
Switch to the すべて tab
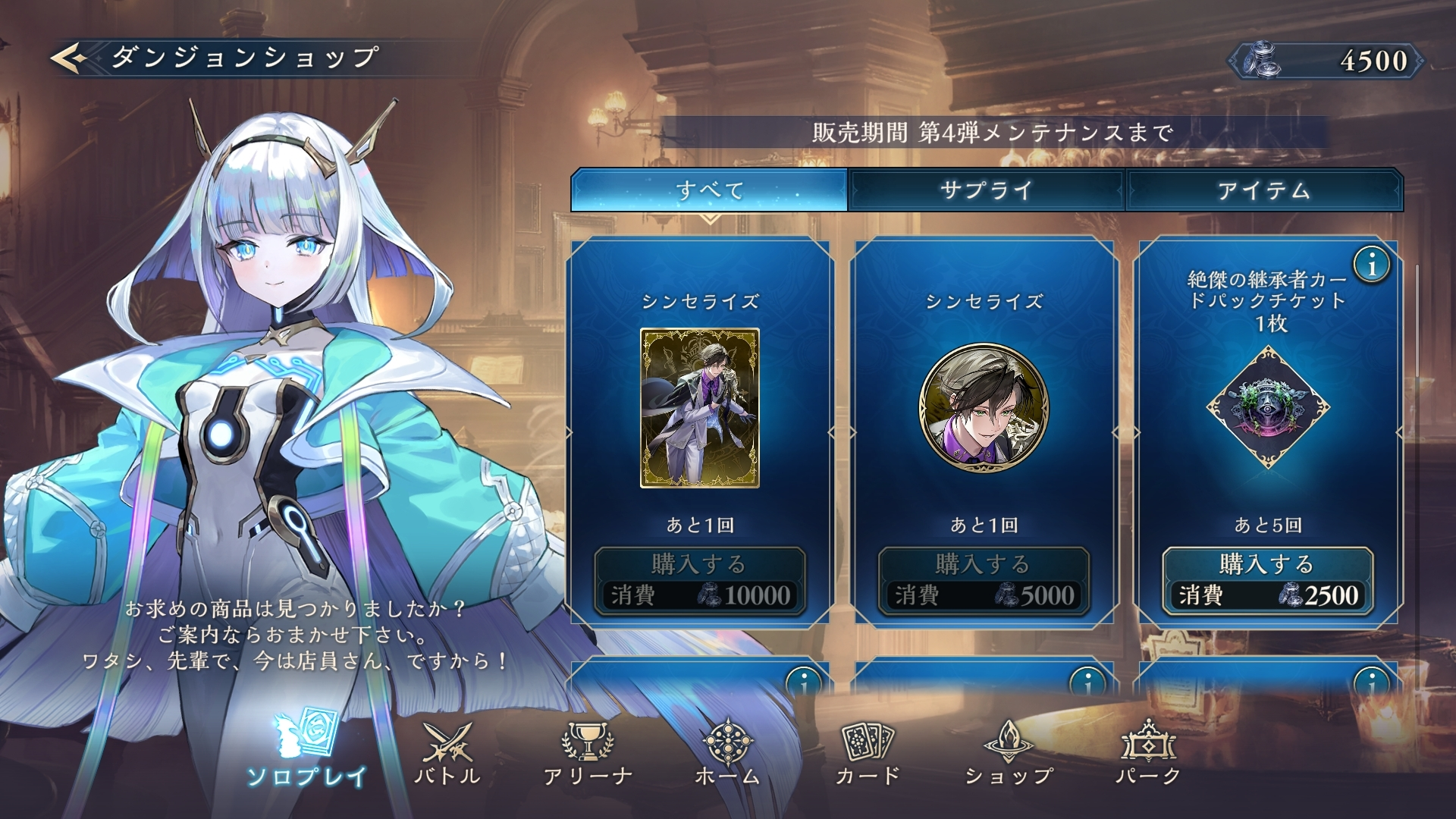(709, 190)
